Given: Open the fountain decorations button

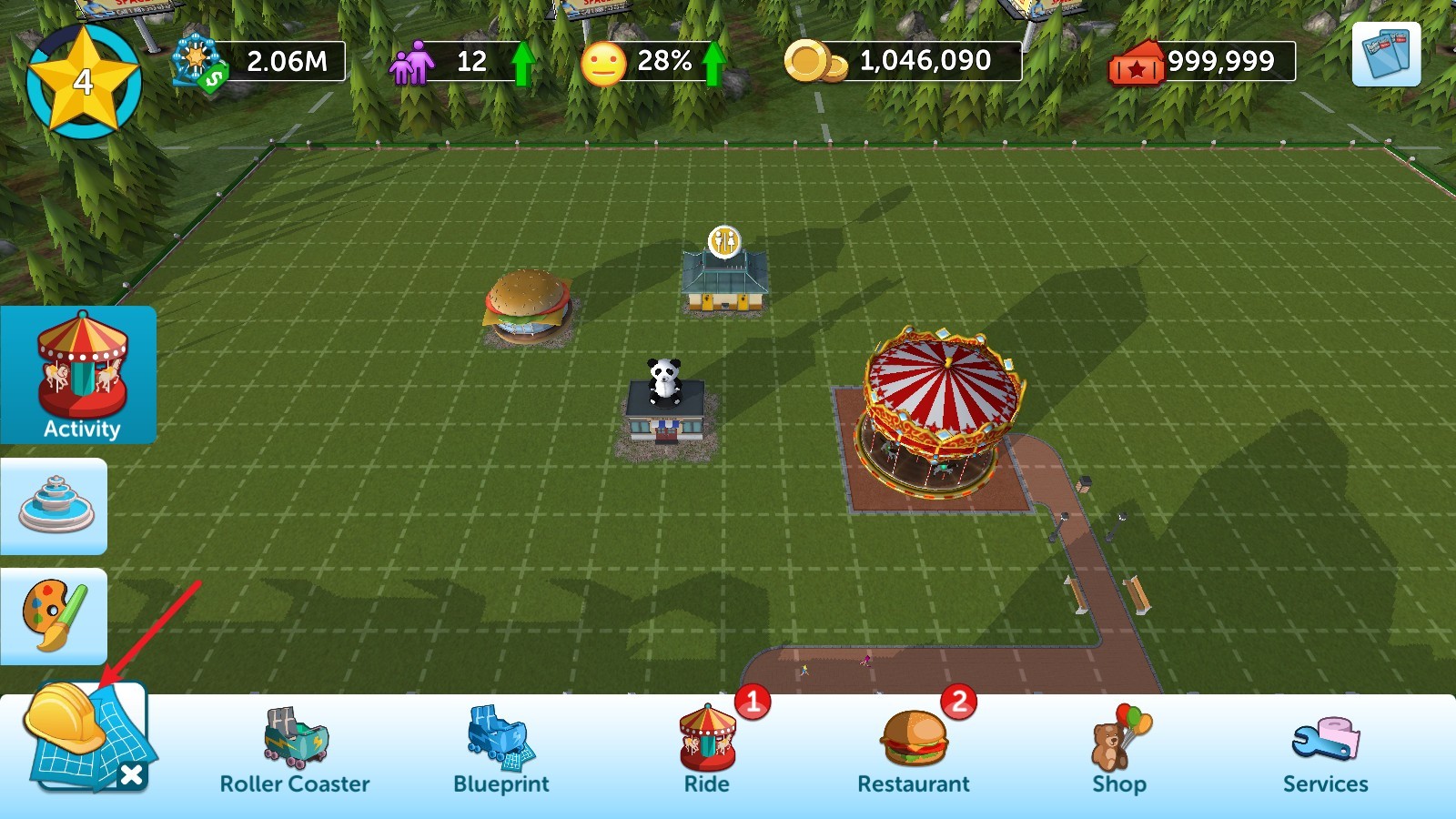Looking at the screenshot, I should coord(55,506).
